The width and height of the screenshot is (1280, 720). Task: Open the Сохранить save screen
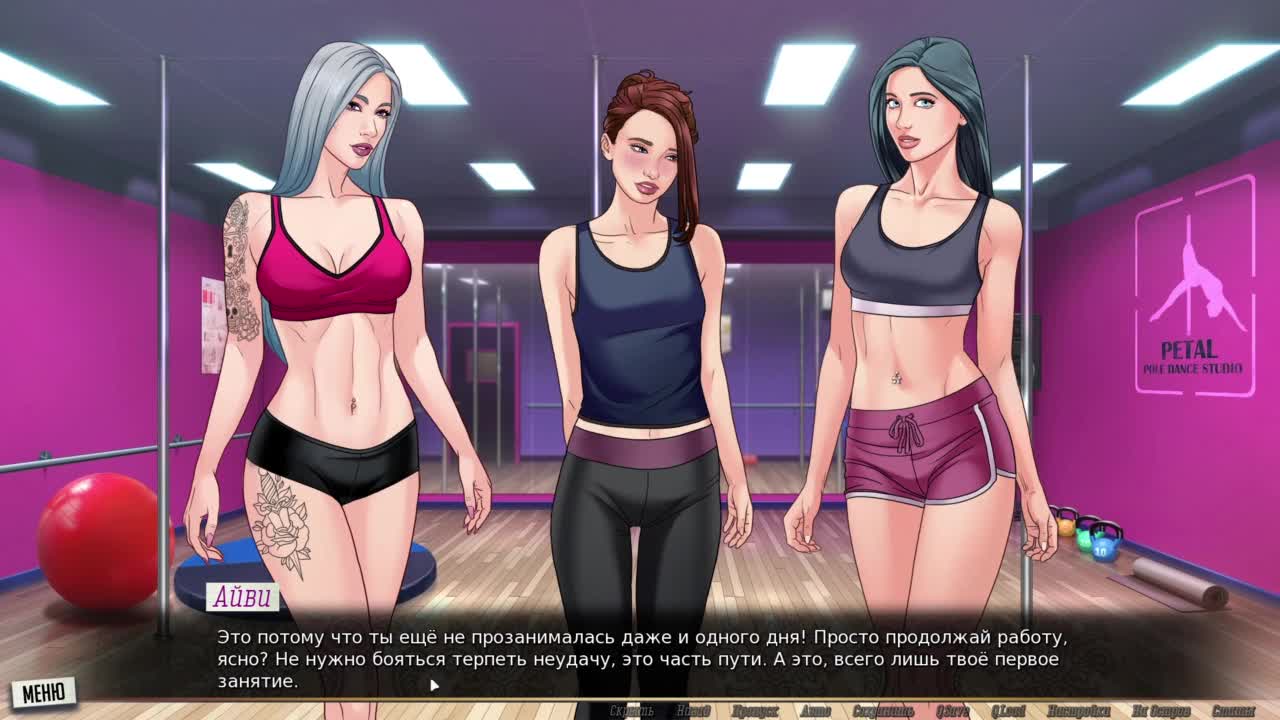(x=883, y=711)
